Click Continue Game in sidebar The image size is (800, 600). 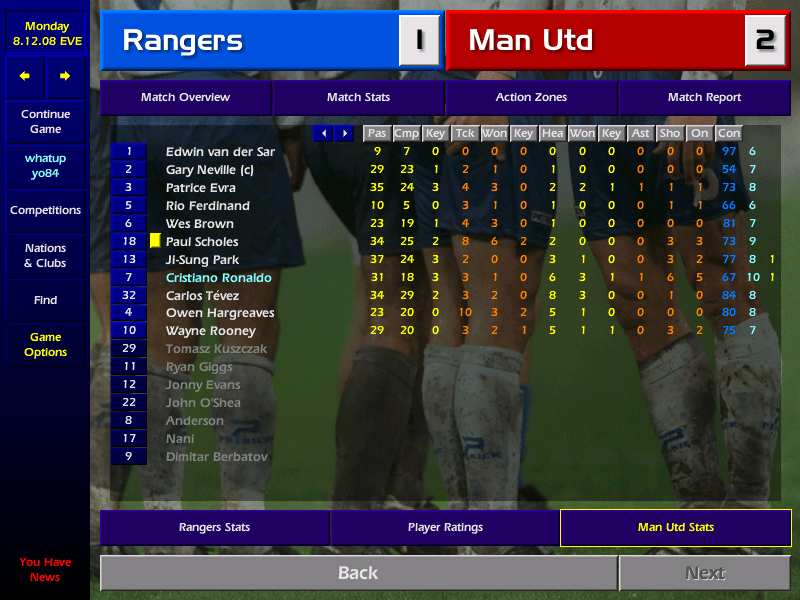(x=45, y=122)
